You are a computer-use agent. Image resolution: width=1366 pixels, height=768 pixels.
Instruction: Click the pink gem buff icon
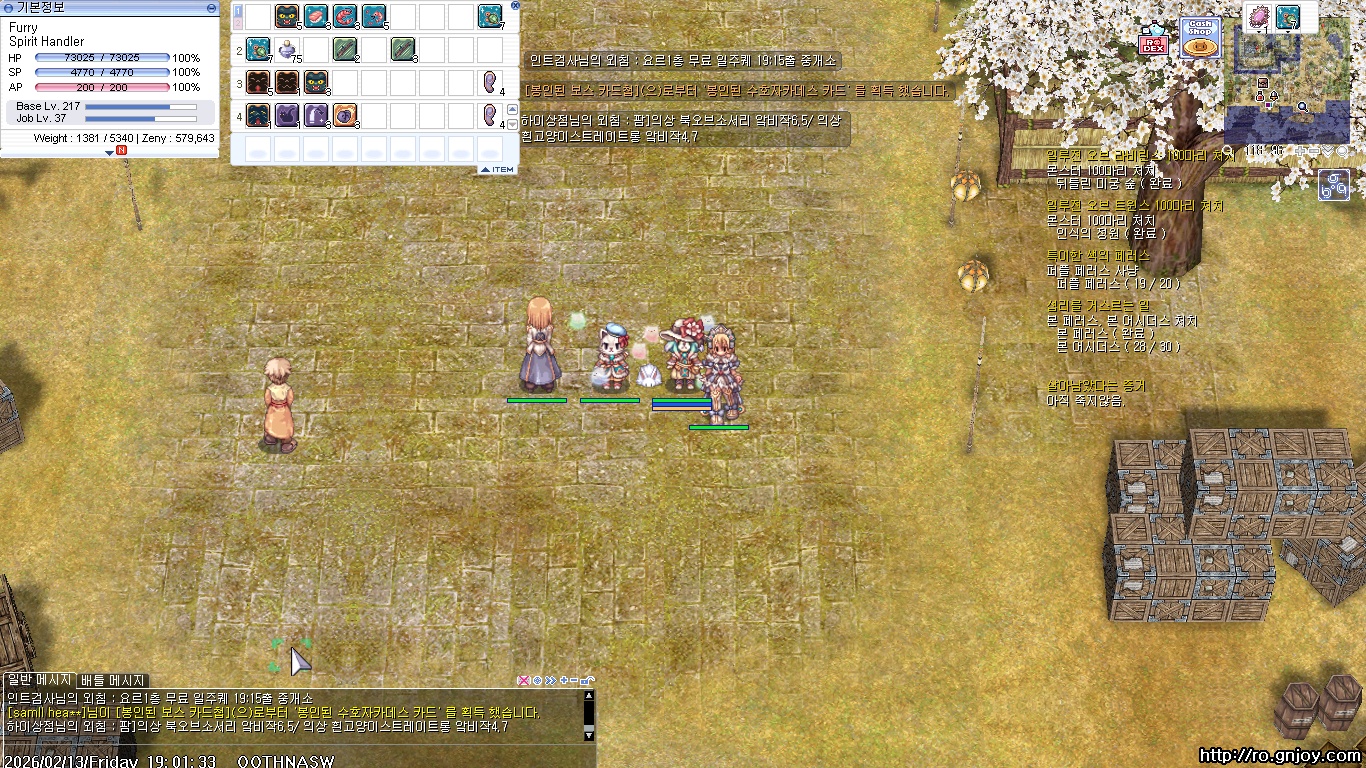pos(1258,17)
